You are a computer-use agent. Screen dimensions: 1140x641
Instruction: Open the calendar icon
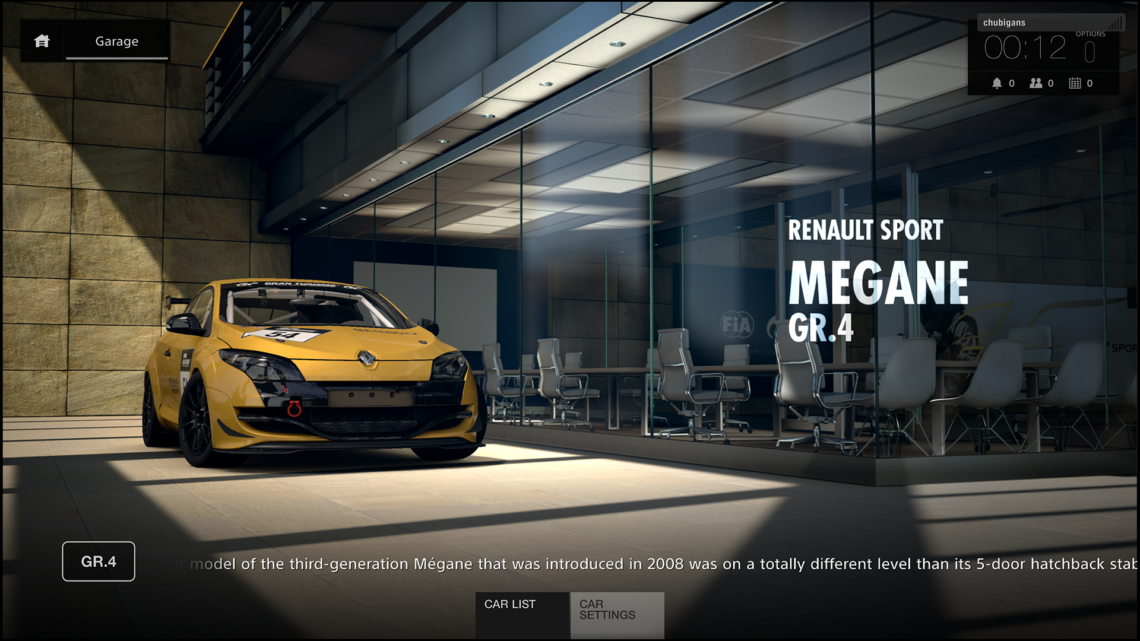(x=1075, y=83)
